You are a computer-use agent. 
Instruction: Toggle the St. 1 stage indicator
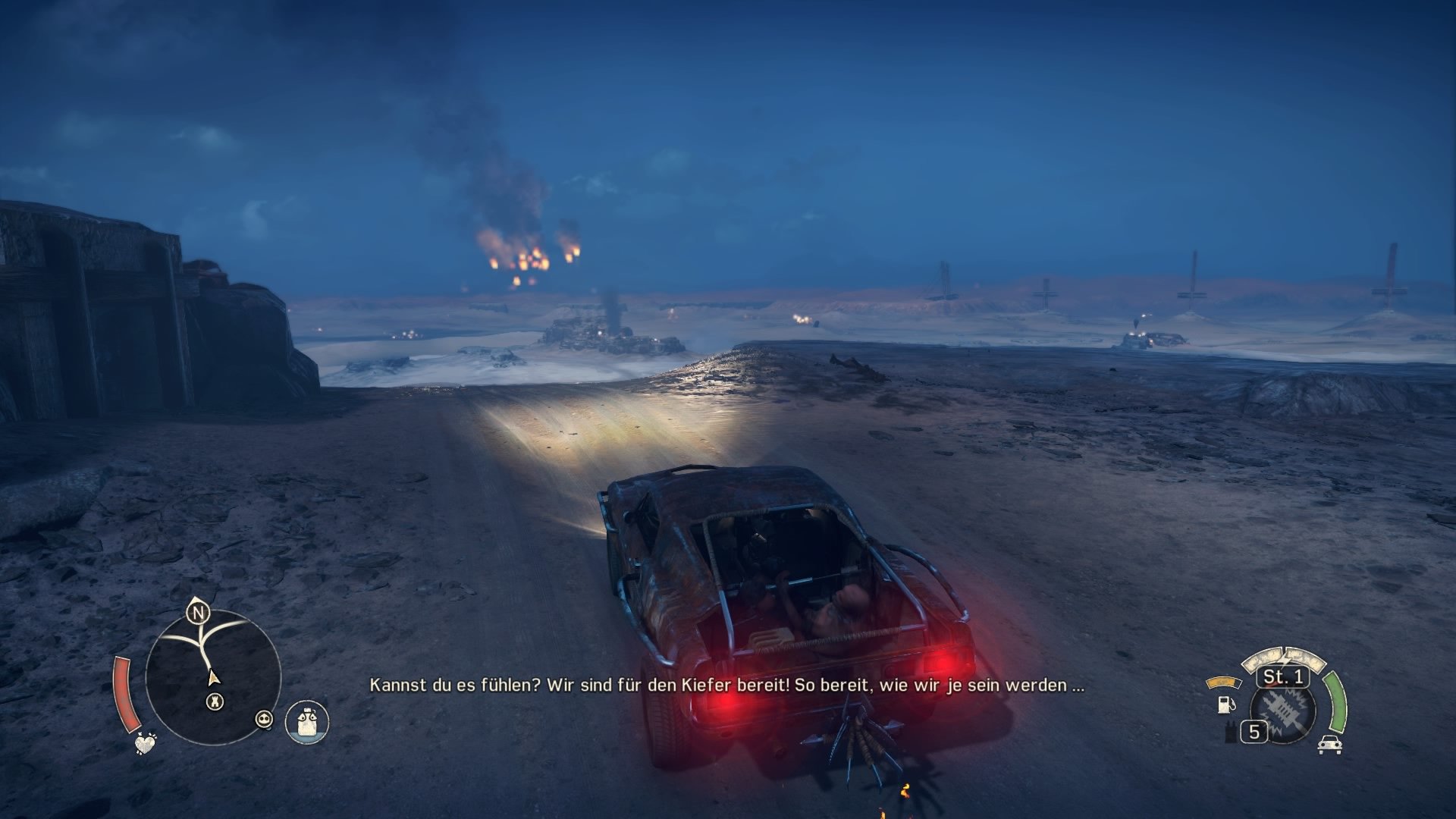(x=1282, y=678)
